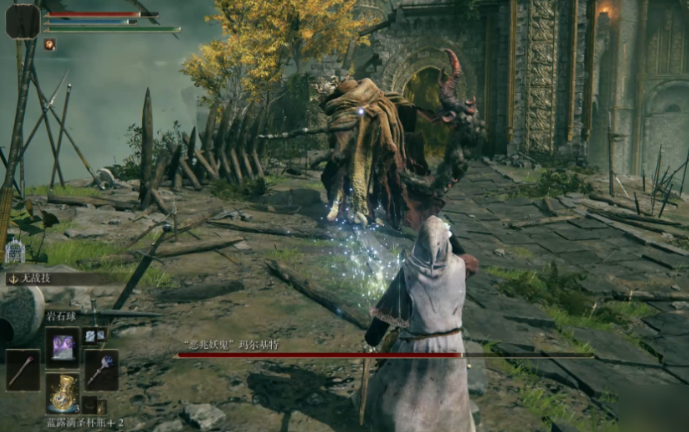
Task: Select the Rock Sling spell slot
Action: point(62,347)
